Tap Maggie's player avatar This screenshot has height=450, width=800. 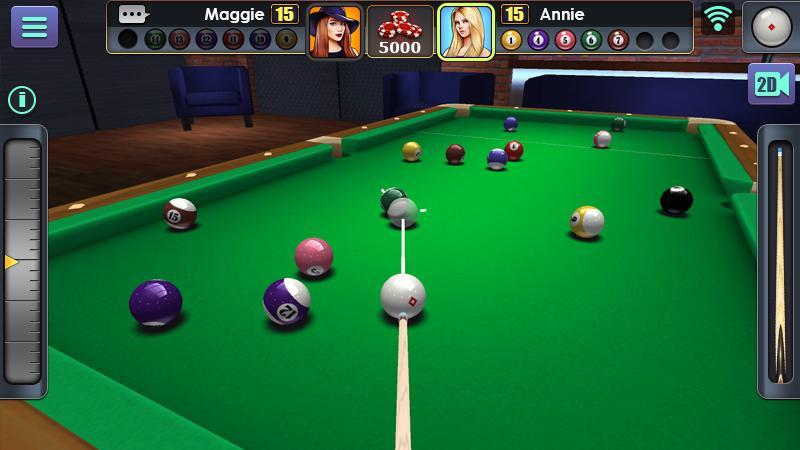click(x=334, y=31)
